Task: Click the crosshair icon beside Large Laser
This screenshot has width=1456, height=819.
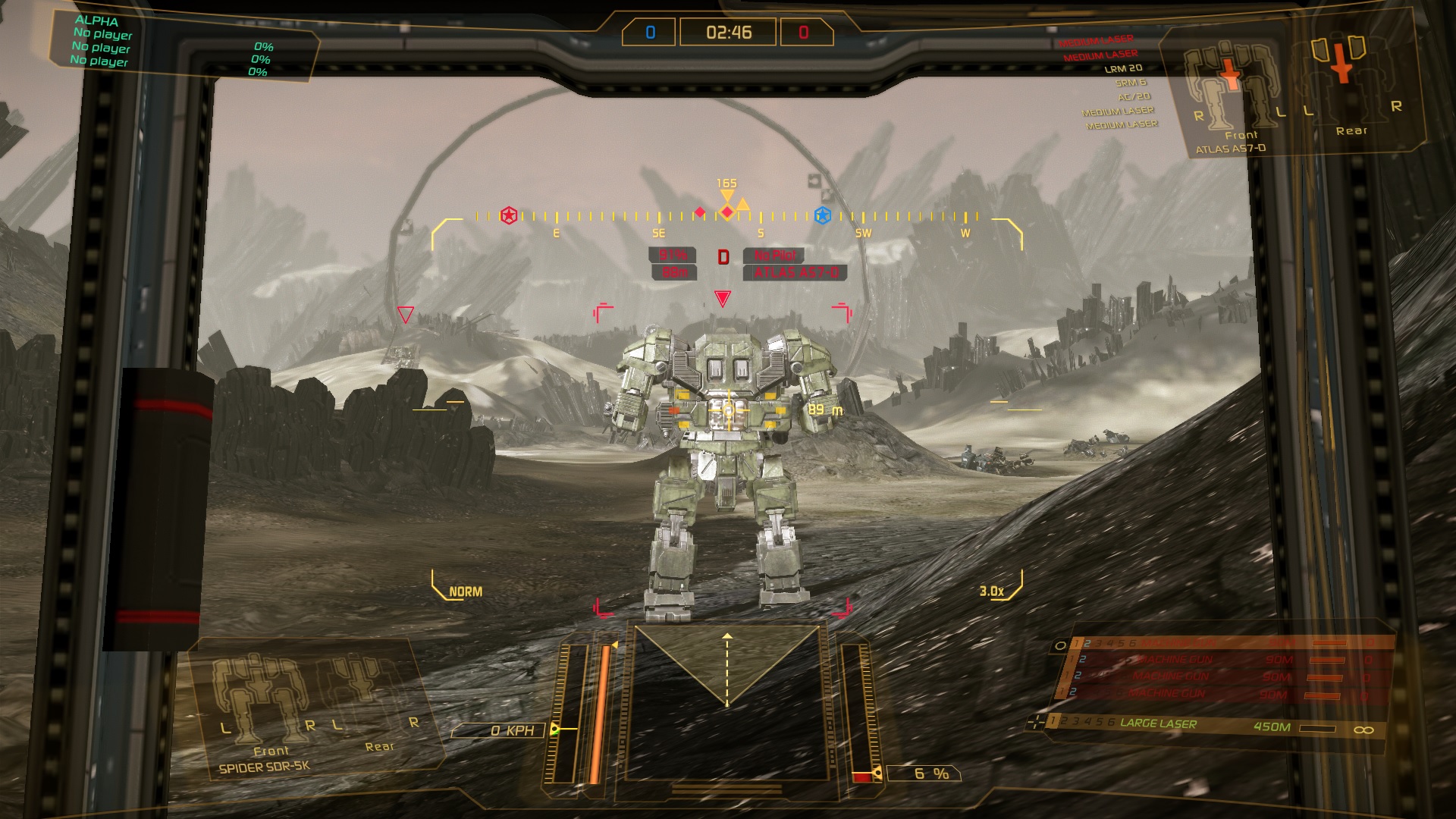Action: click(1034, 723)
